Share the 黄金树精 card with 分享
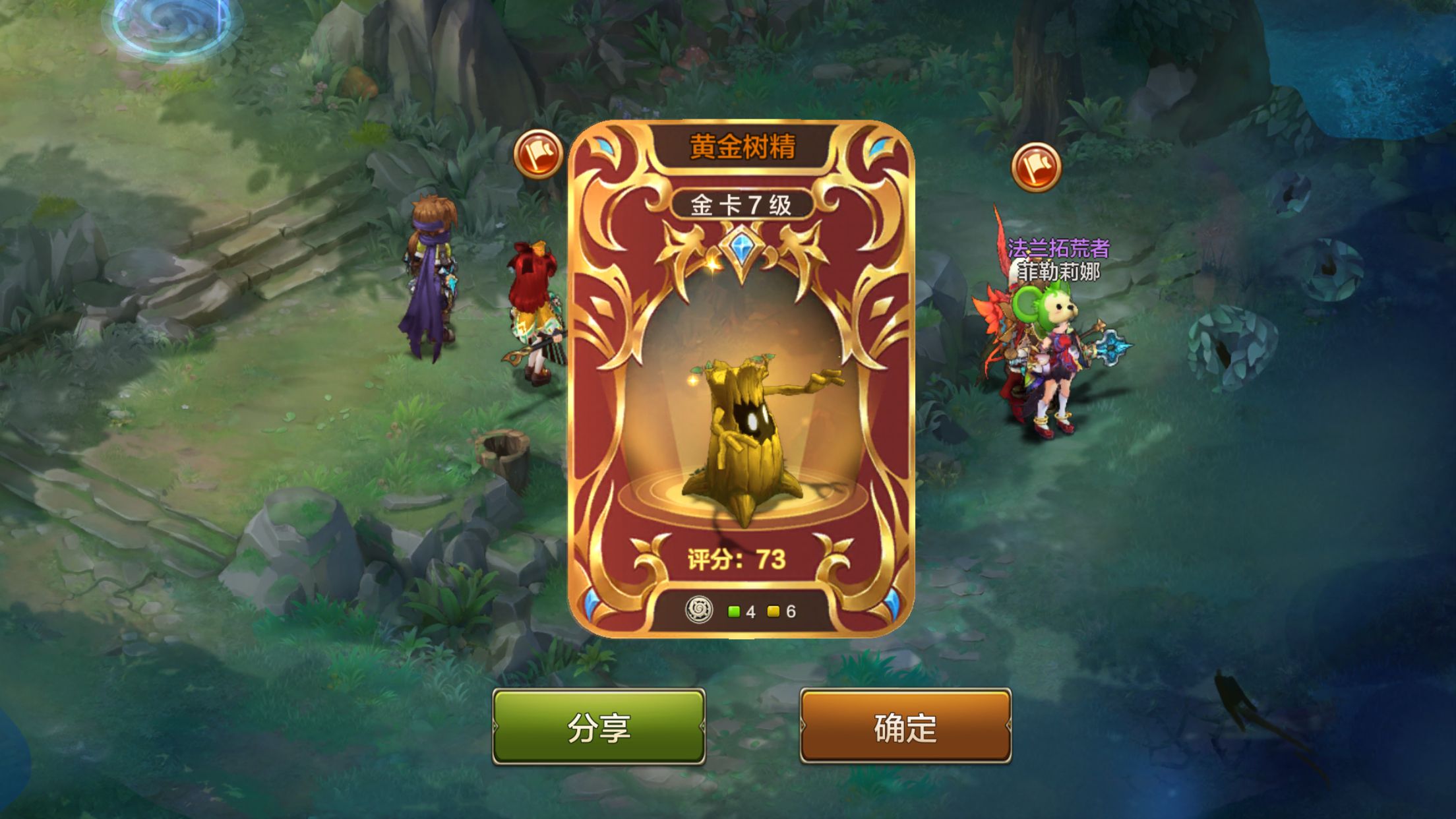1456x819 pixels. 599,727
